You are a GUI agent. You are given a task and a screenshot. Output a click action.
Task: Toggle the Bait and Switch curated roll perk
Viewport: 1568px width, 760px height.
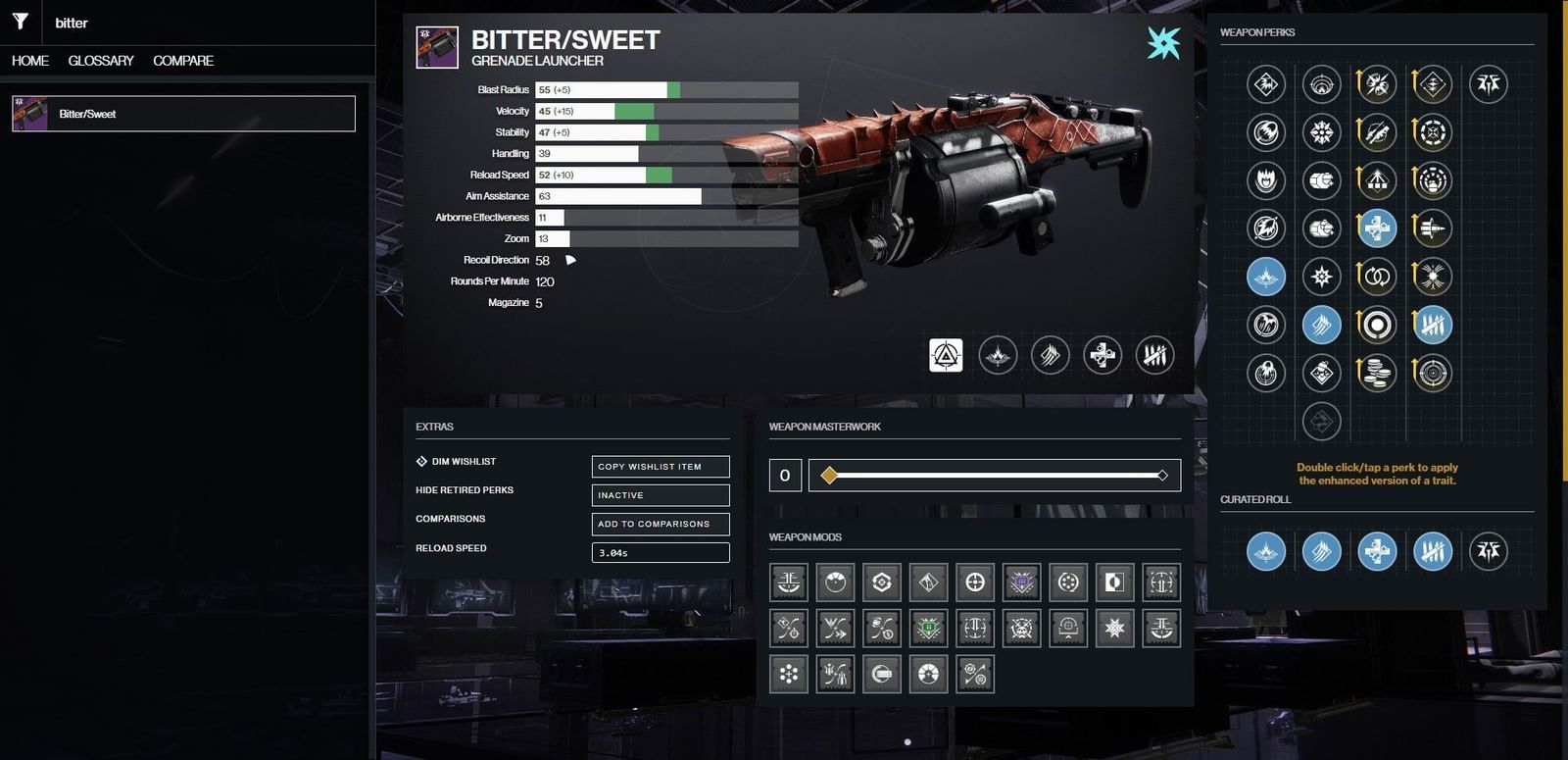point(1432,551)
